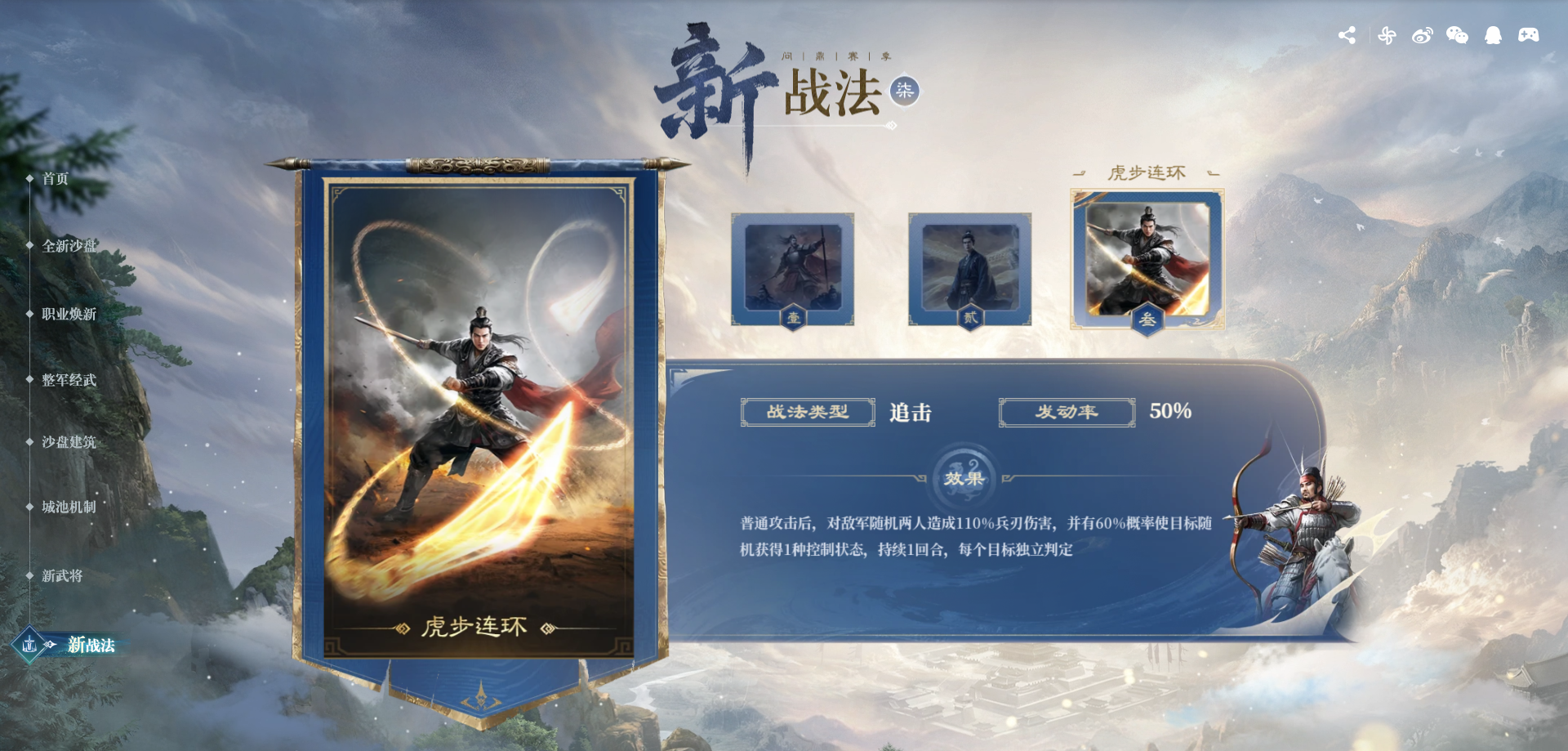
Task: Go to the 新武将 section
Action: pos(64,576)
